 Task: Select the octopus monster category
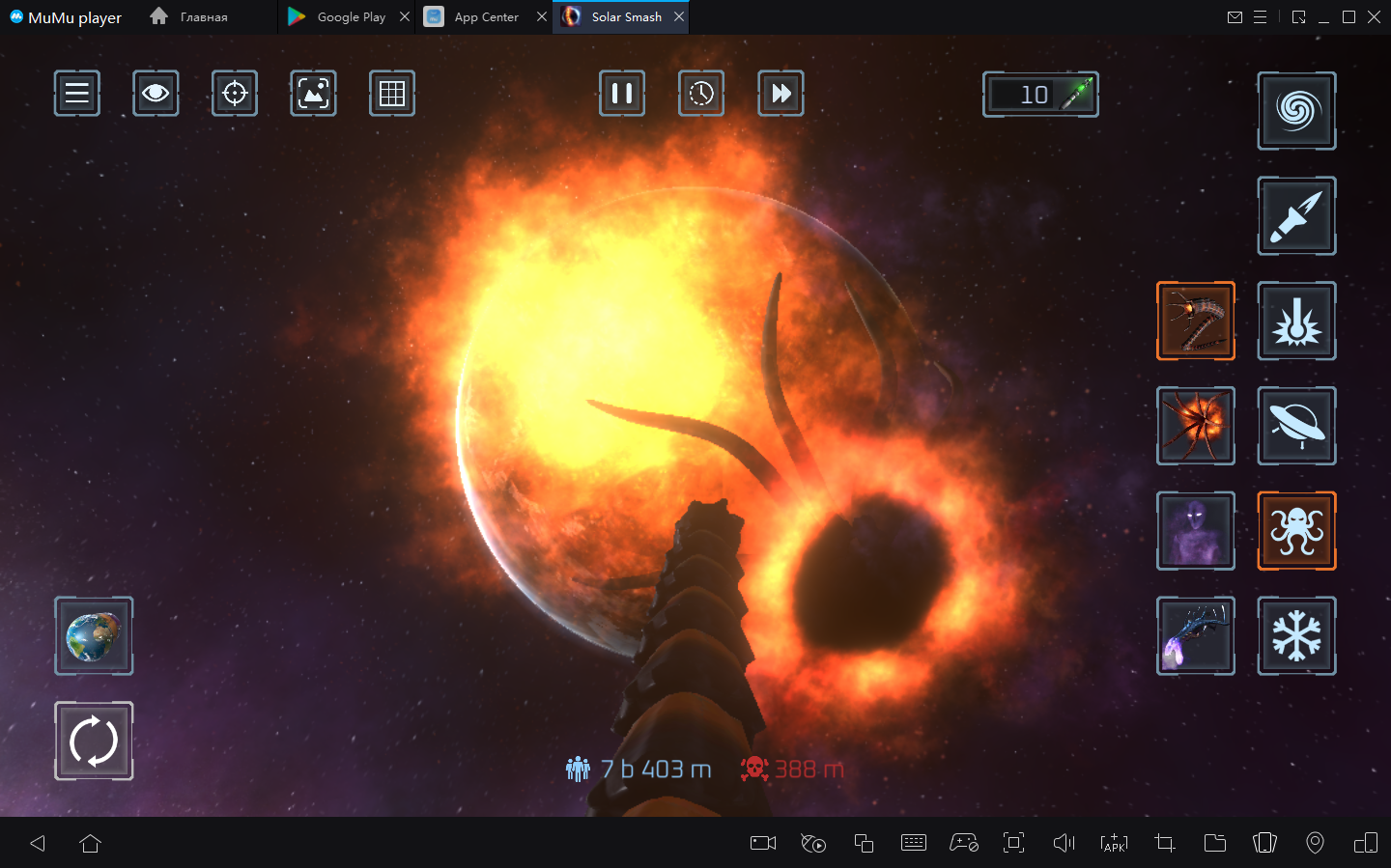(x=1296, y=531)
